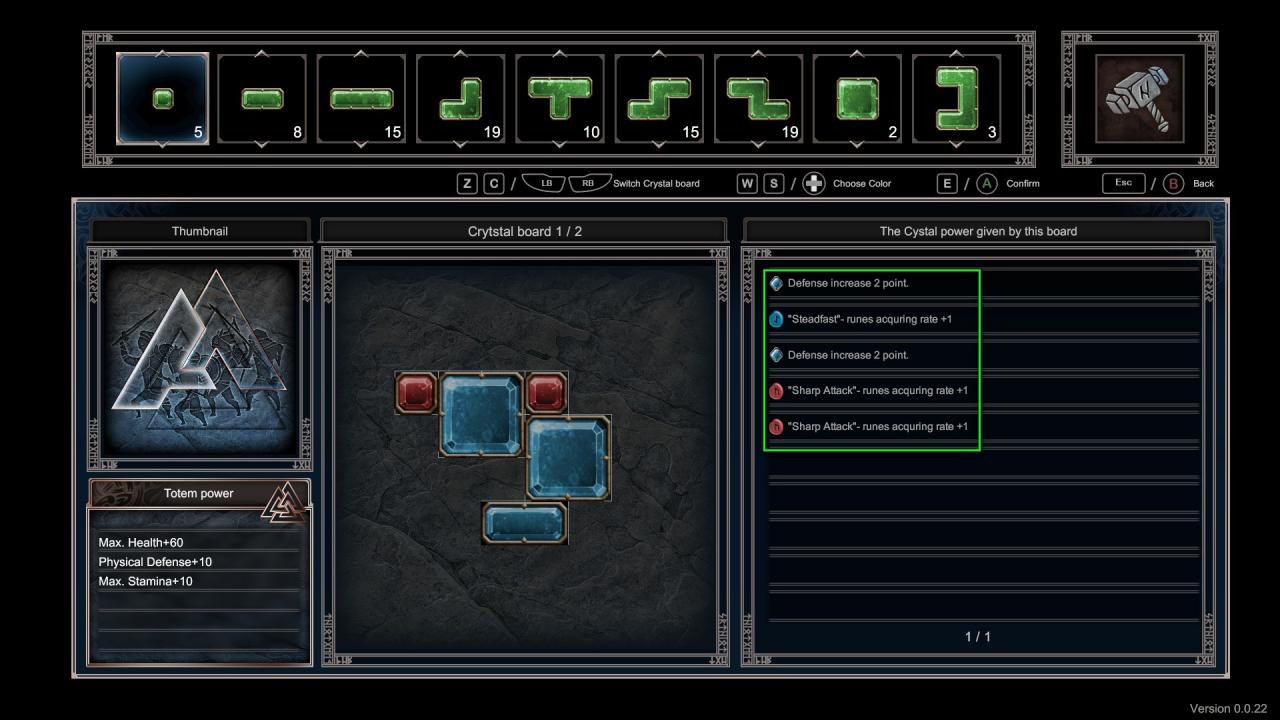
Task: Choose the two-block horizontal crystal piece
Action: (262, 98)
